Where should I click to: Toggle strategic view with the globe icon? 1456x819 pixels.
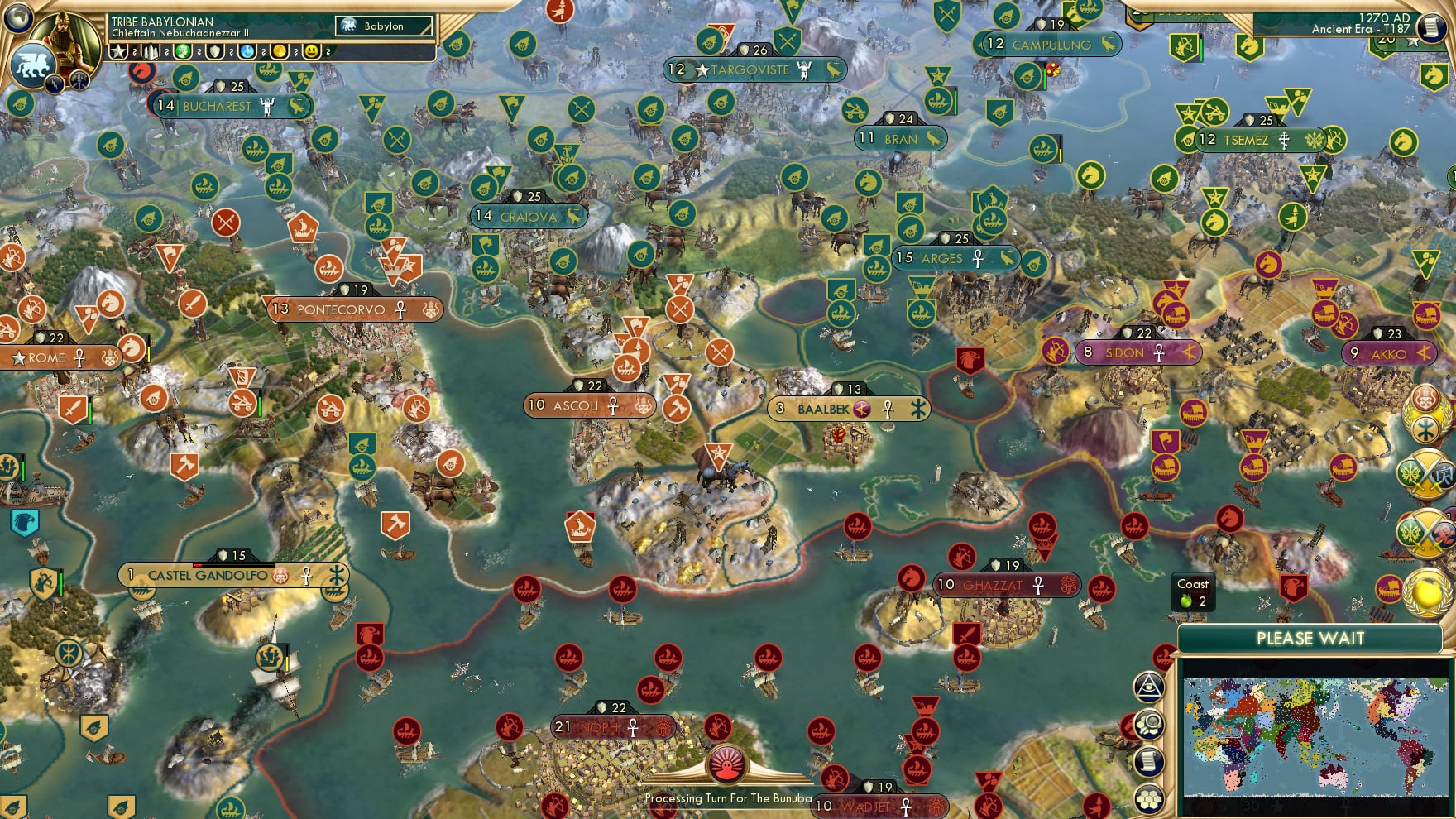(17, 19)
